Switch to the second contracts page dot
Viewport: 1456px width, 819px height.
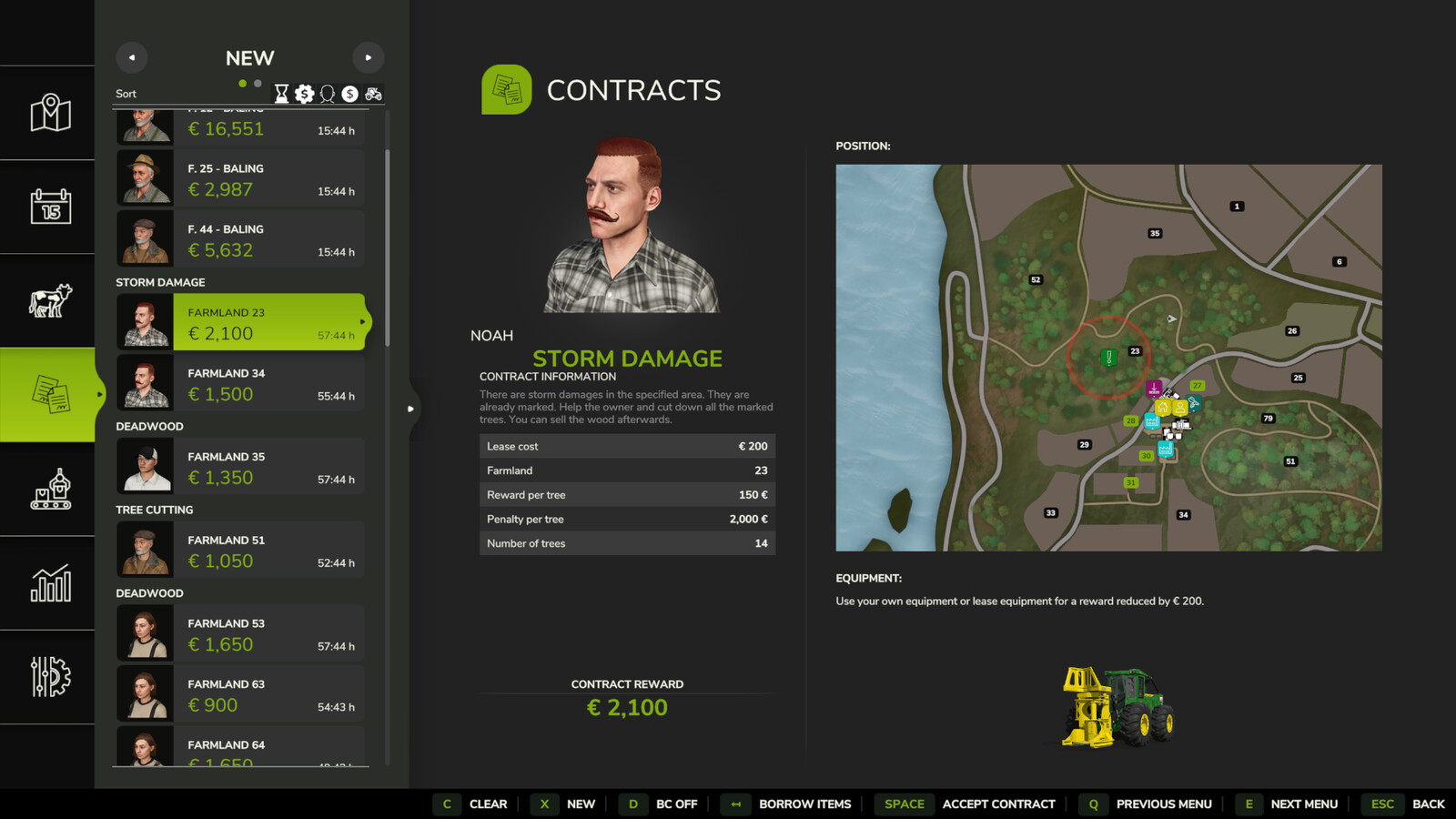257,82
